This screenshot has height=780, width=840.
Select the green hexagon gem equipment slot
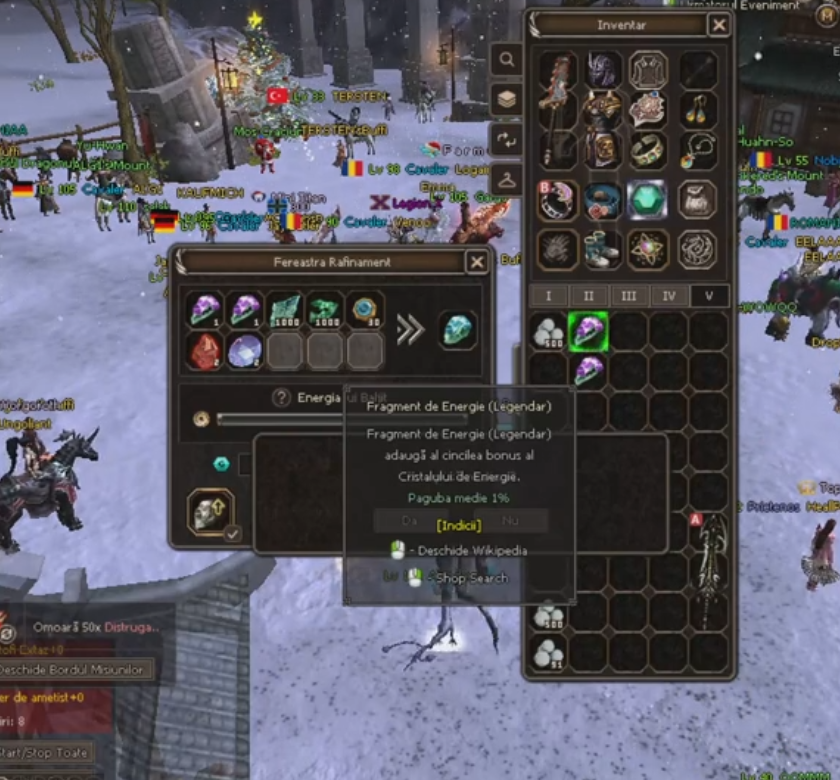click(647, 199)
